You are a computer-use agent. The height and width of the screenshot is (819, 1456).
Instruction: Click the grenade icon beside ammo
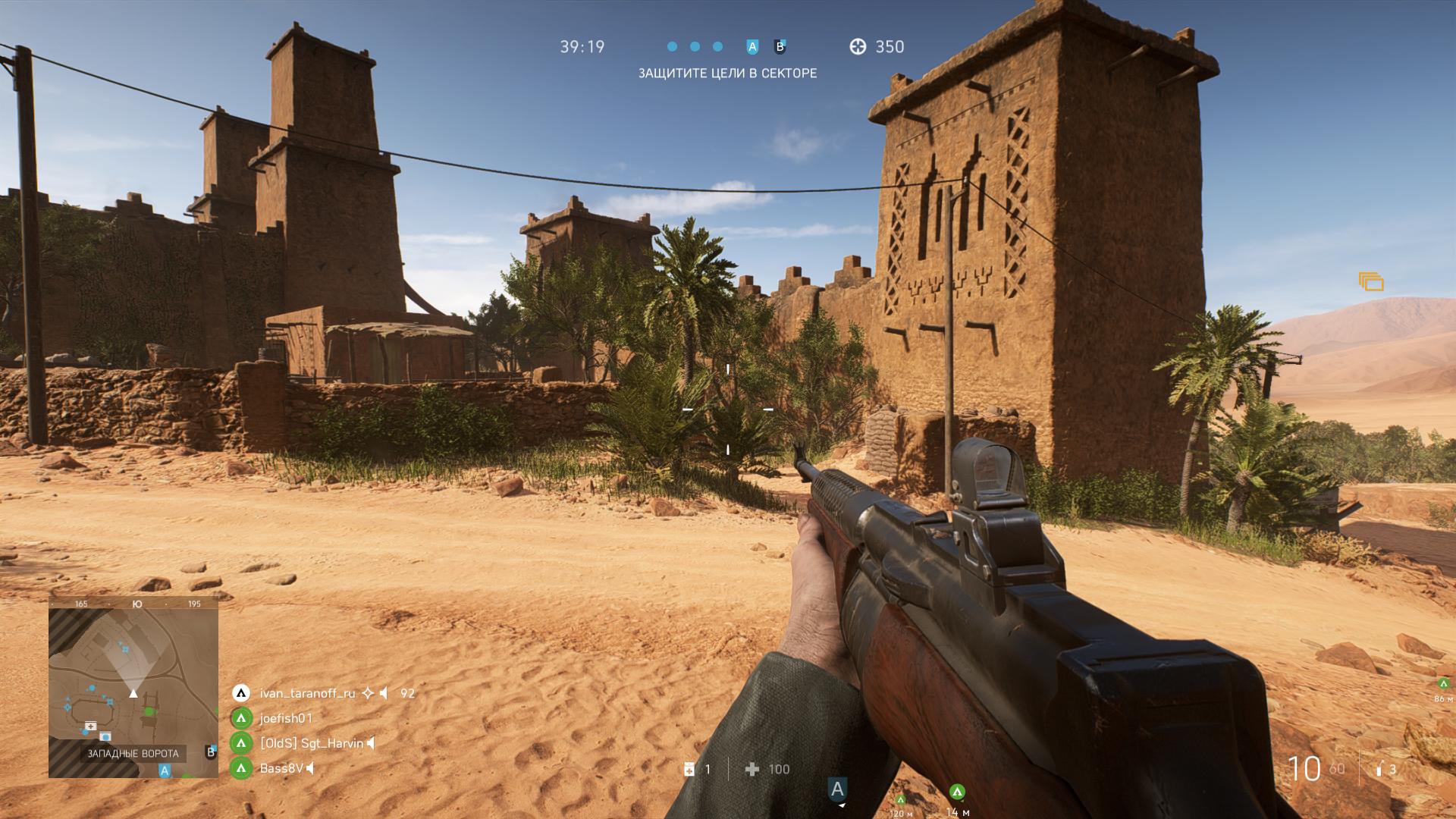coord(1379,770)
